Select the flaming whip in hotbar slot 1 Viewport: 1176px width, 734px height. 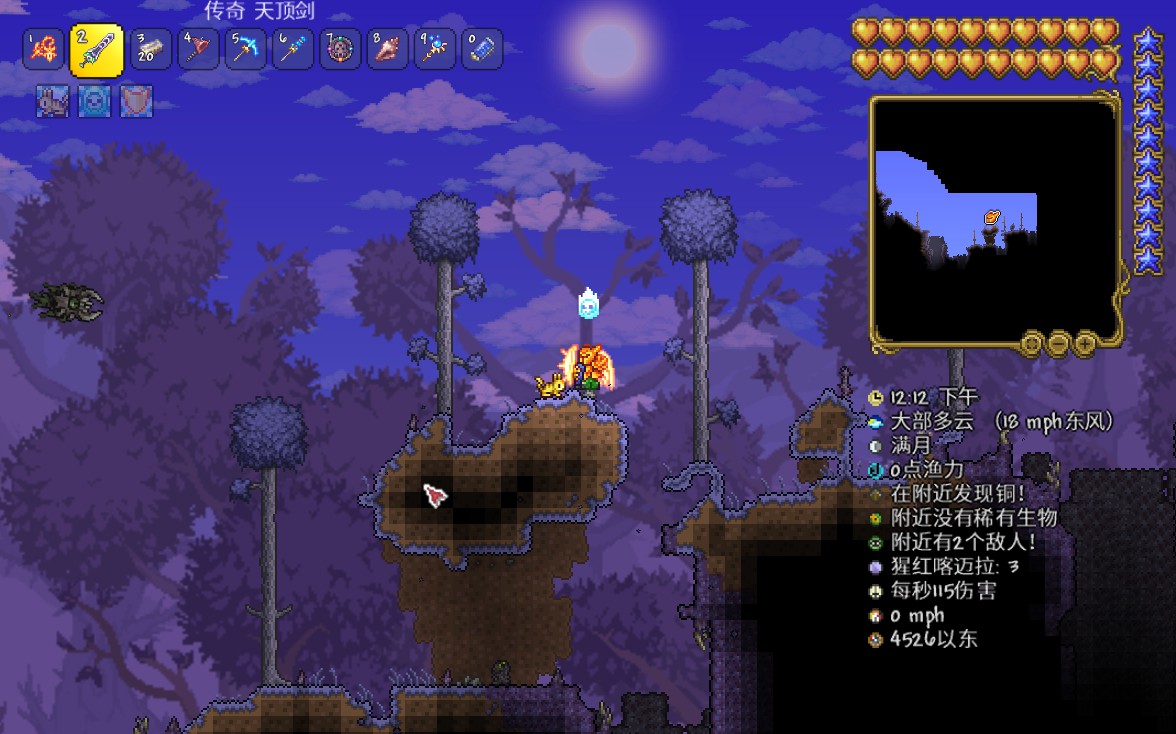[43, 49]
